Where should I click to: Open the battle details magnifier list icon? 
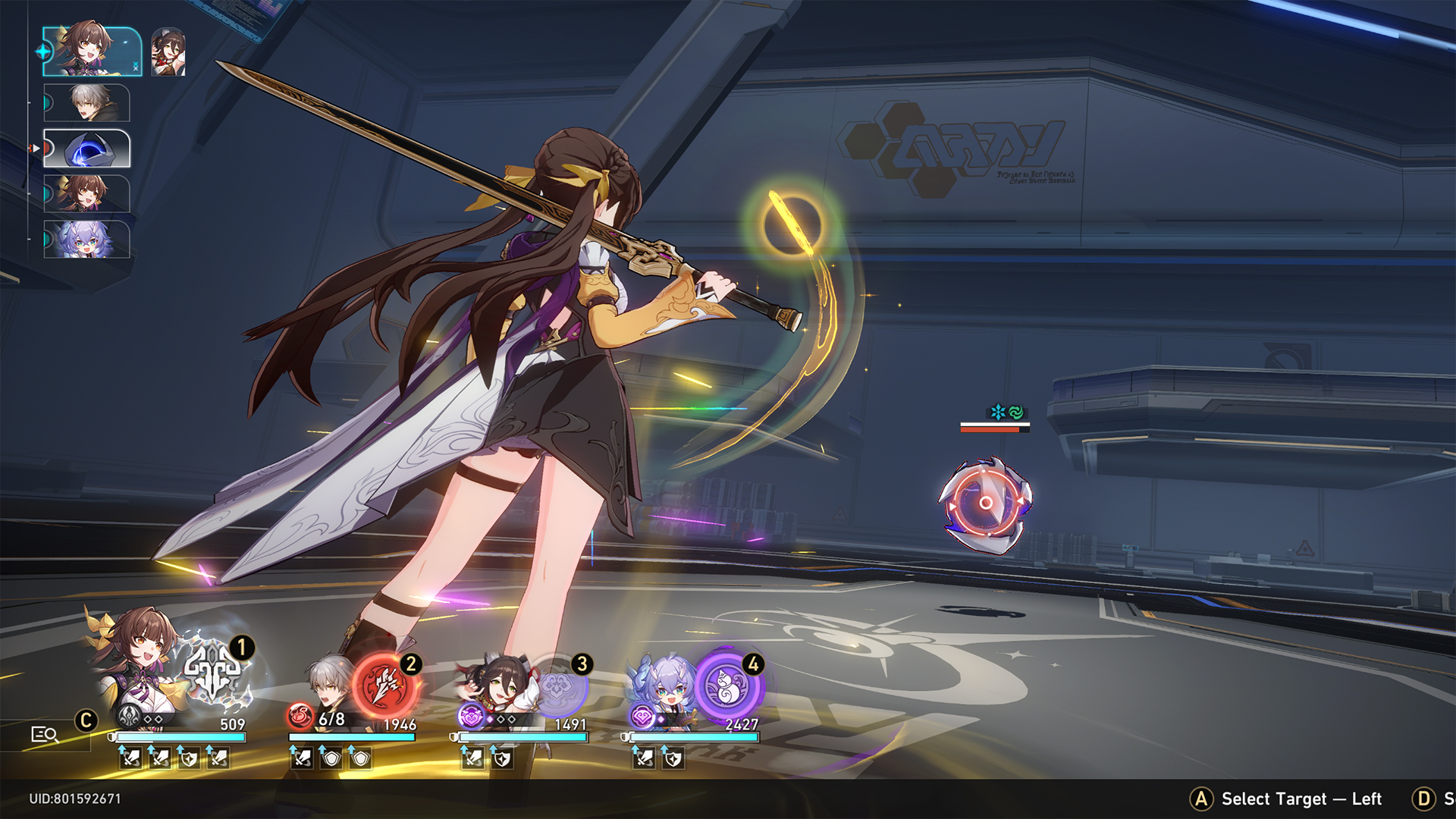coord(45,734)
